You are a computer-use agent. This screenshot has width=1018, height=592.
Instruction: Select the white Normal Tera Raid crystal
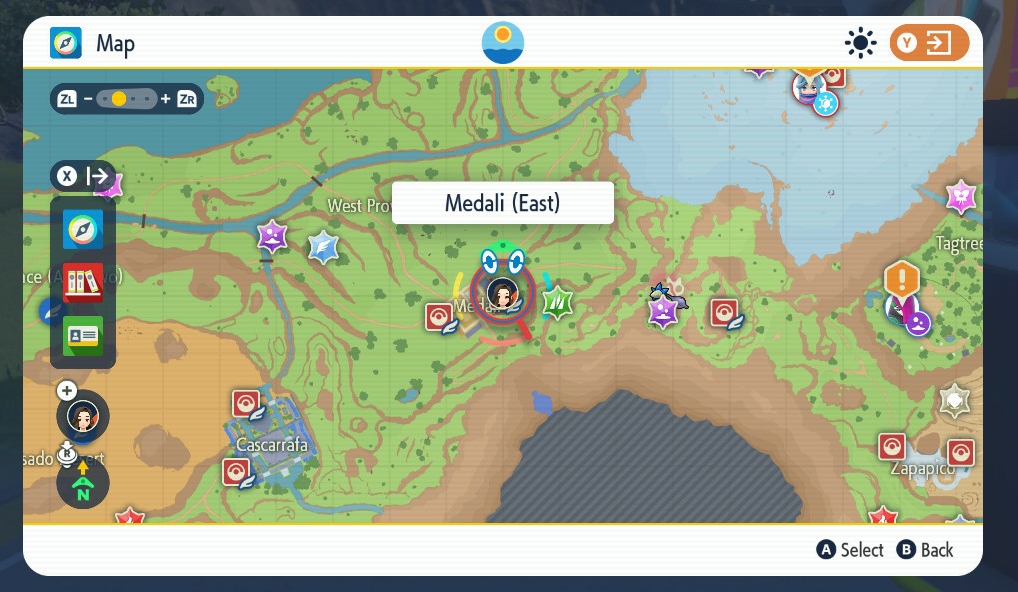(955, 401)
